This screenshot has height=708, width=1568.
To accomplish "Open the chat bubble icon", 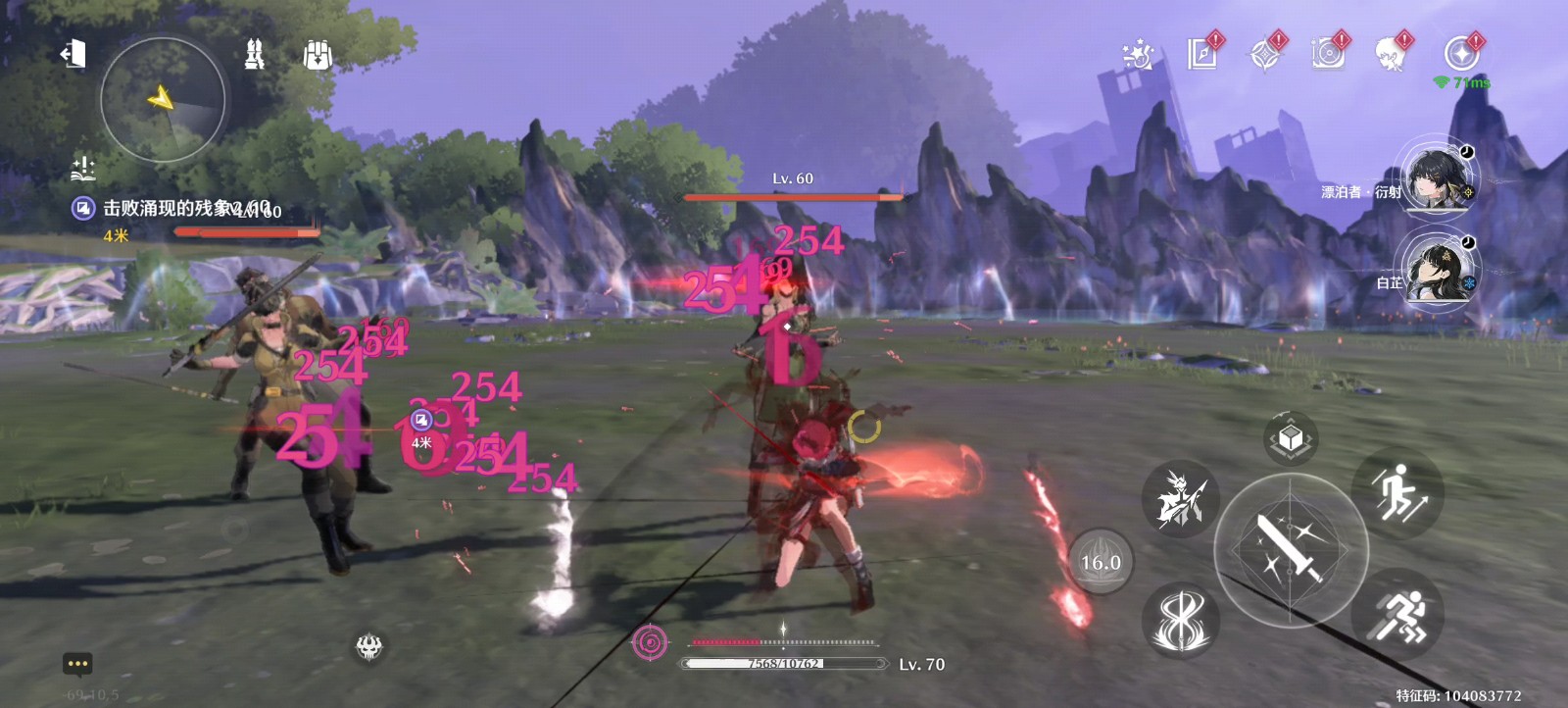I will pos(77,664).
